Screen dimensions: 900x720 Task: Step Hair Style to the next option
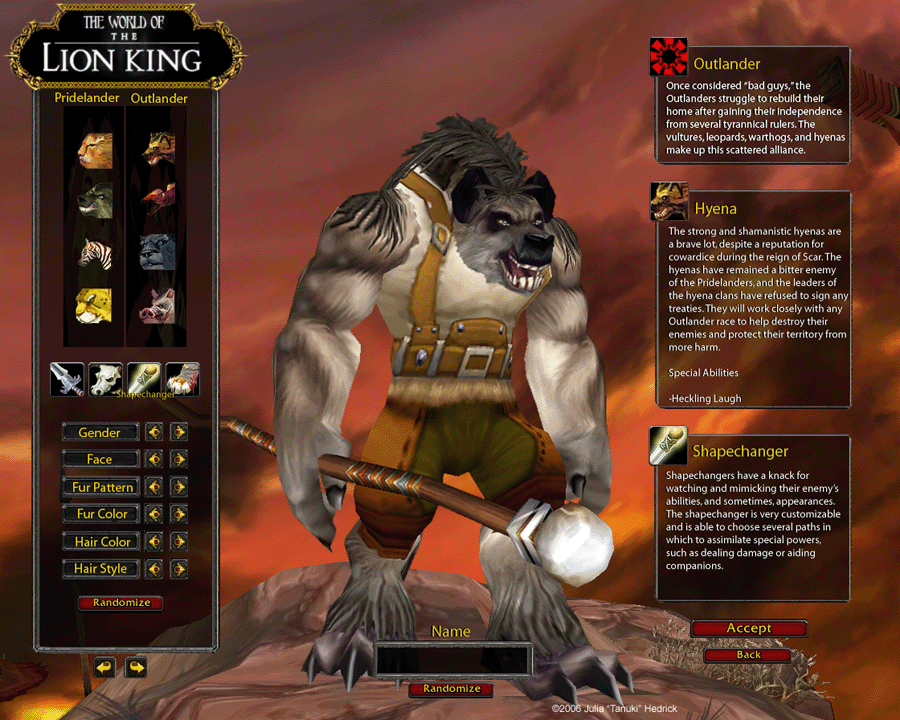click(179, 569)
